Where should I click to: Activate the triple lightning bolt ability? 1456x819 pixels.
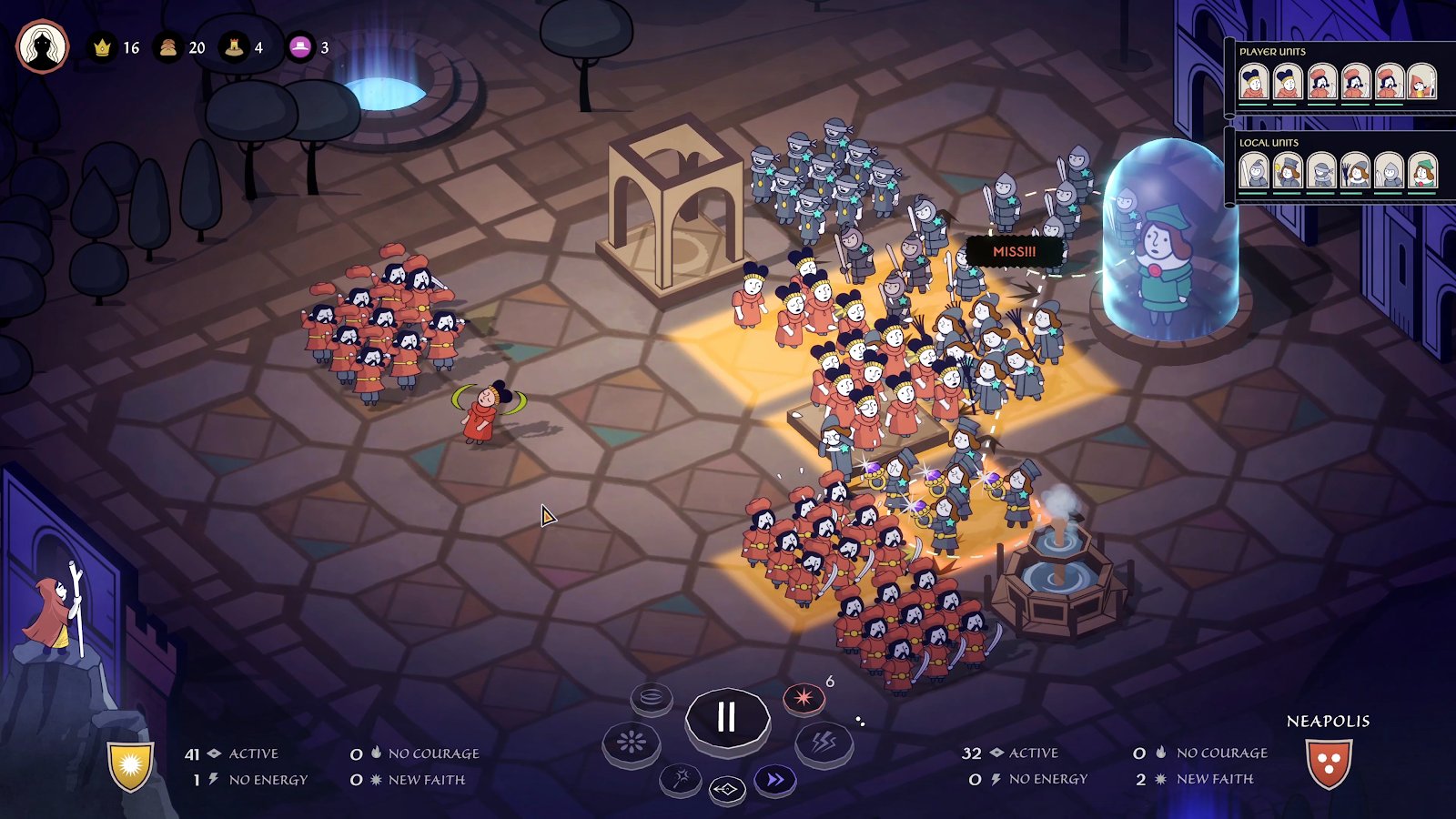[824, 743]
